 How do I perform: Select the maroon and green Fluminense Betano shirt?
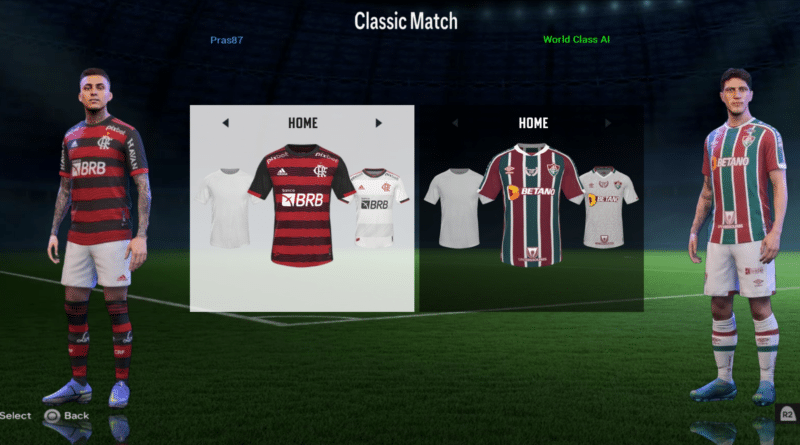click(532, 204)
